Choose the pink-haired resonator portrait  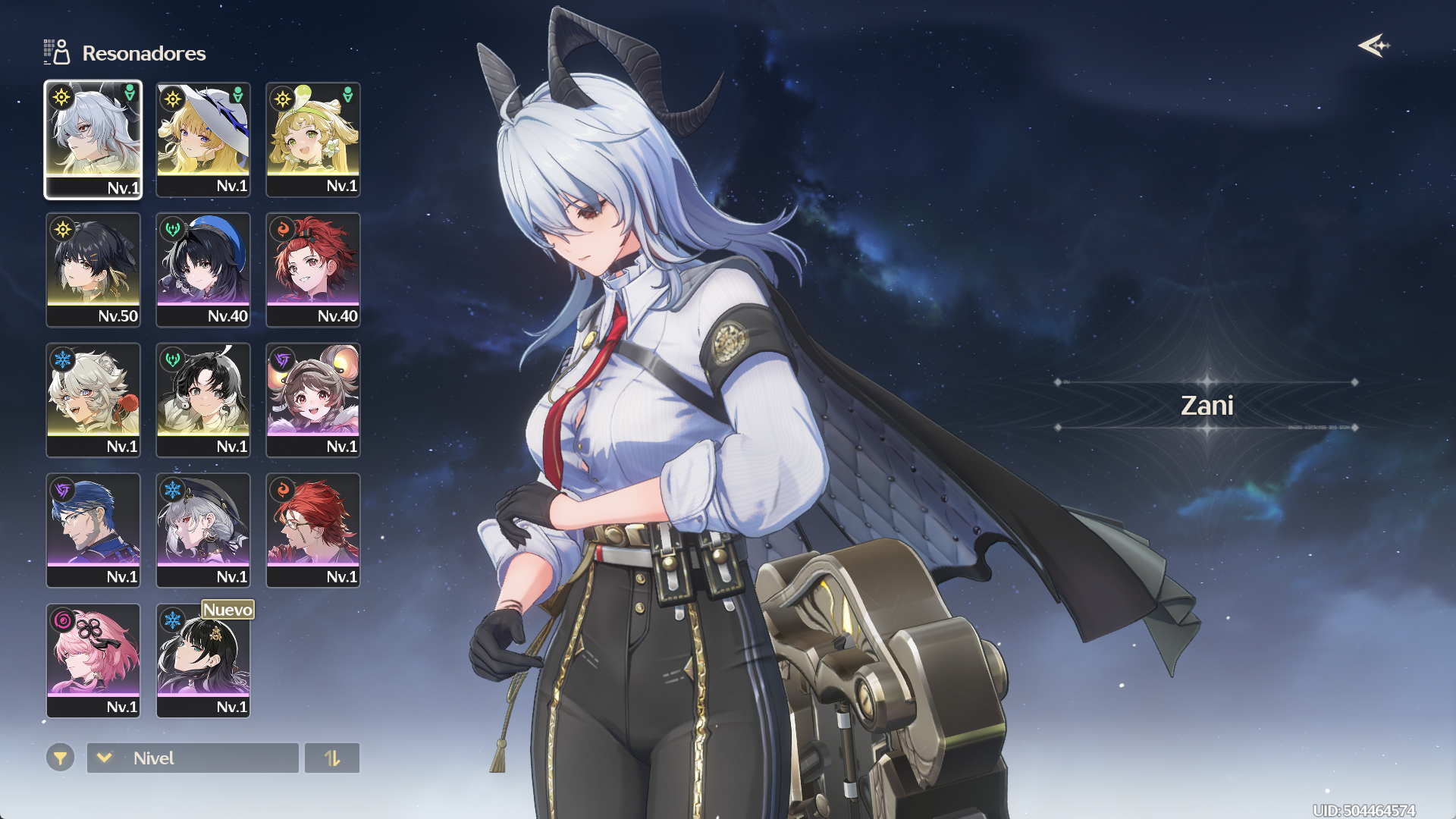pyautogui.click(x=93, y=661)
